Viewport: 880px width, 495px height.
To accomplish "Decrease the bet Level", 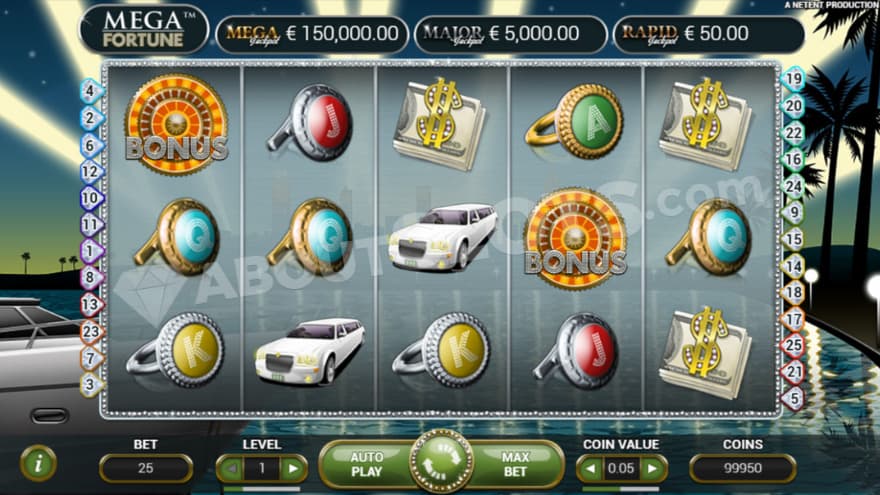I will 231,468.
